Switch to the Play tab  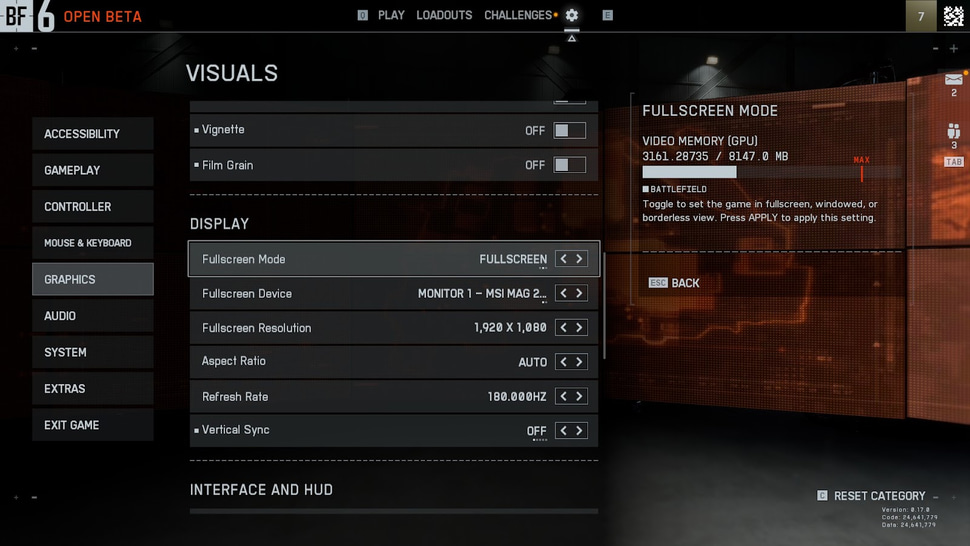391,15
